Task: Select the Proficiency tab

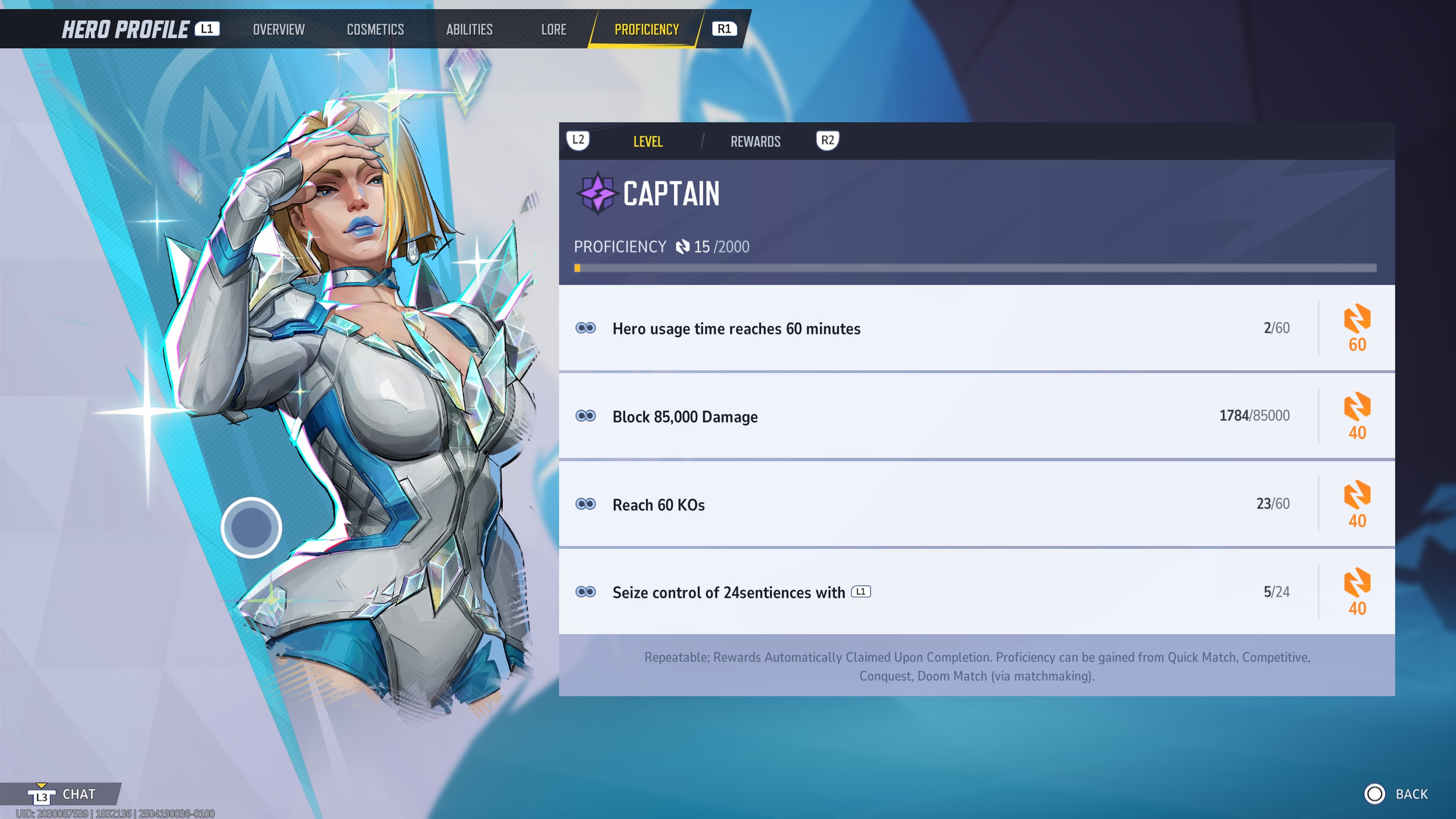Action: coord(646,30)
